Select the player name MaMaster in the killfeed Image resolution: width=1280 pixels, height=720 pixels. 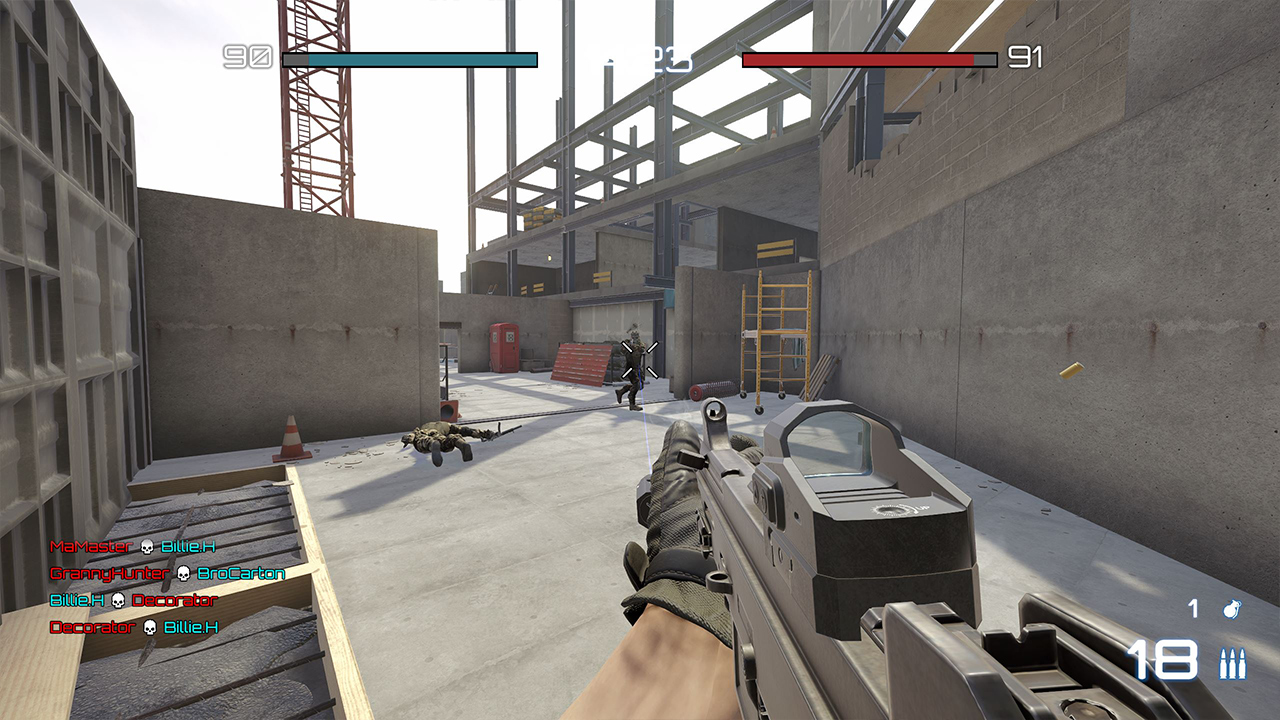(90, 547)
